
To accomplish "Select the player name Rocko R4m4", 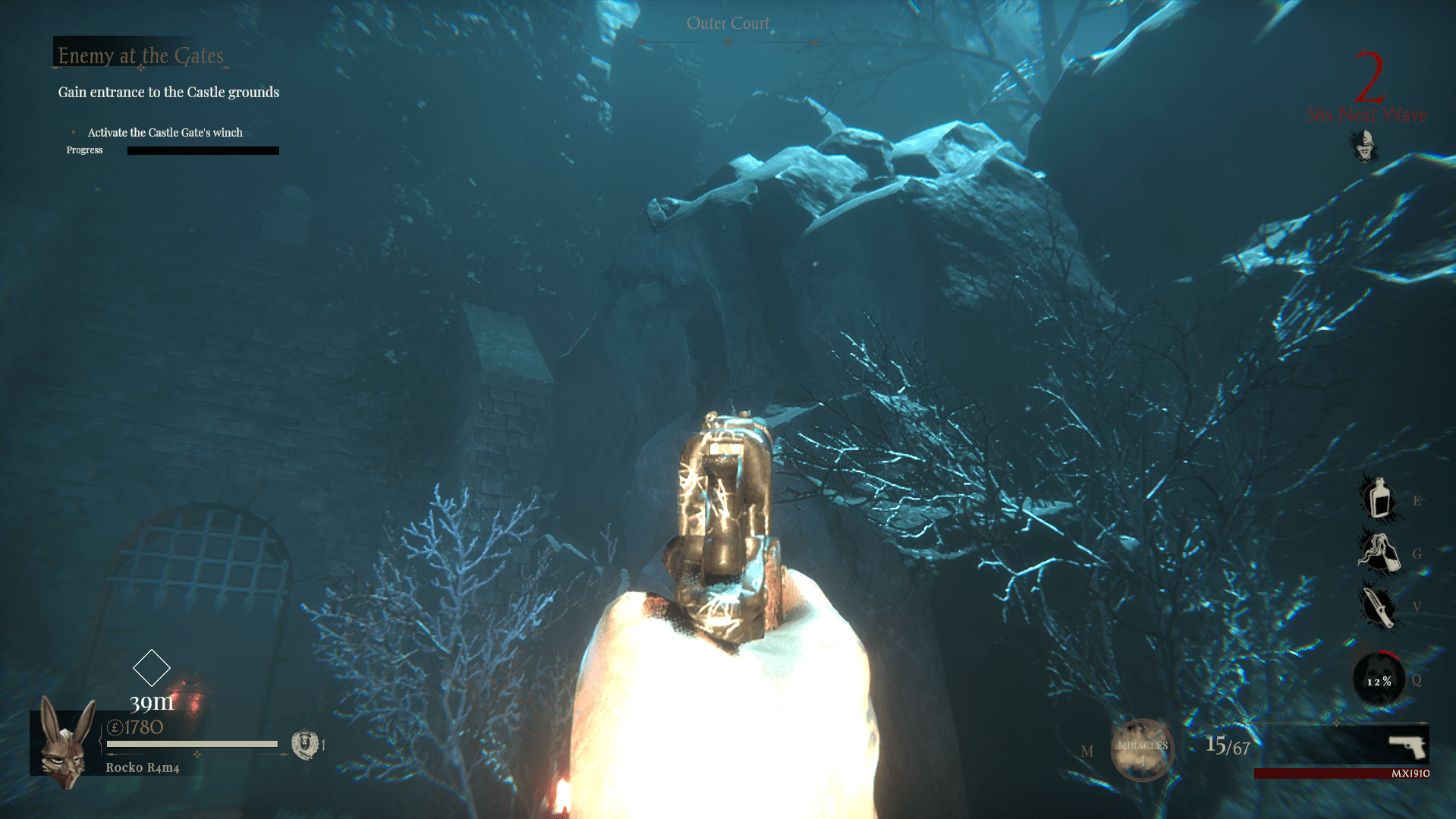I will tap(141, 767).
